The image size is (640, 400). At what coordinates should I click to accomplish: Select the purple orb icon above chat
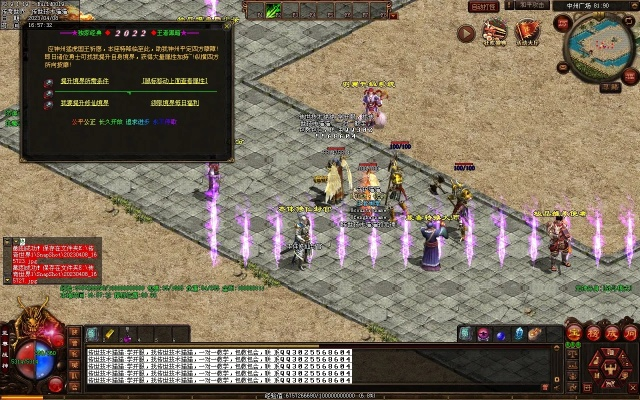tap(482, 334)
